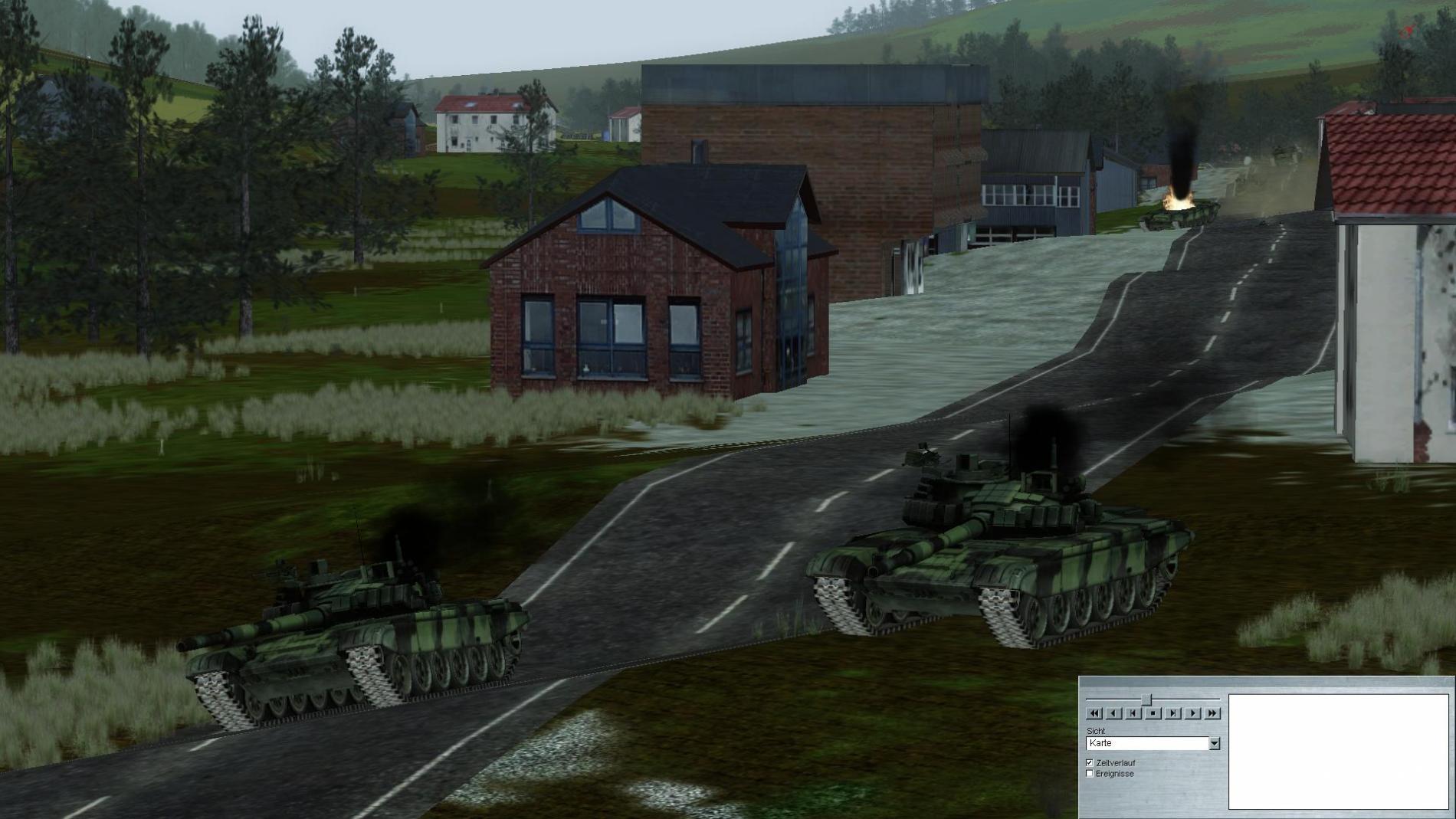Fast forward the replay with double arrow

pos(1212,713)
